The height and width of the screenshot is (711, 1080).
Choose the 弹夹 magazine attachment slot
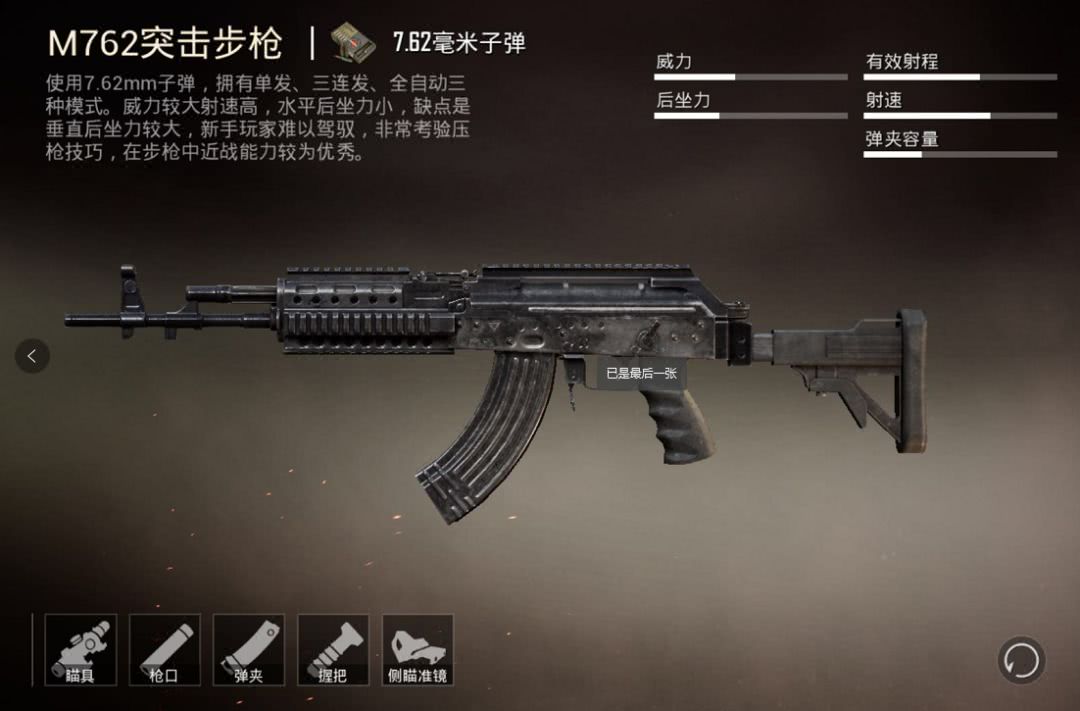248,649
